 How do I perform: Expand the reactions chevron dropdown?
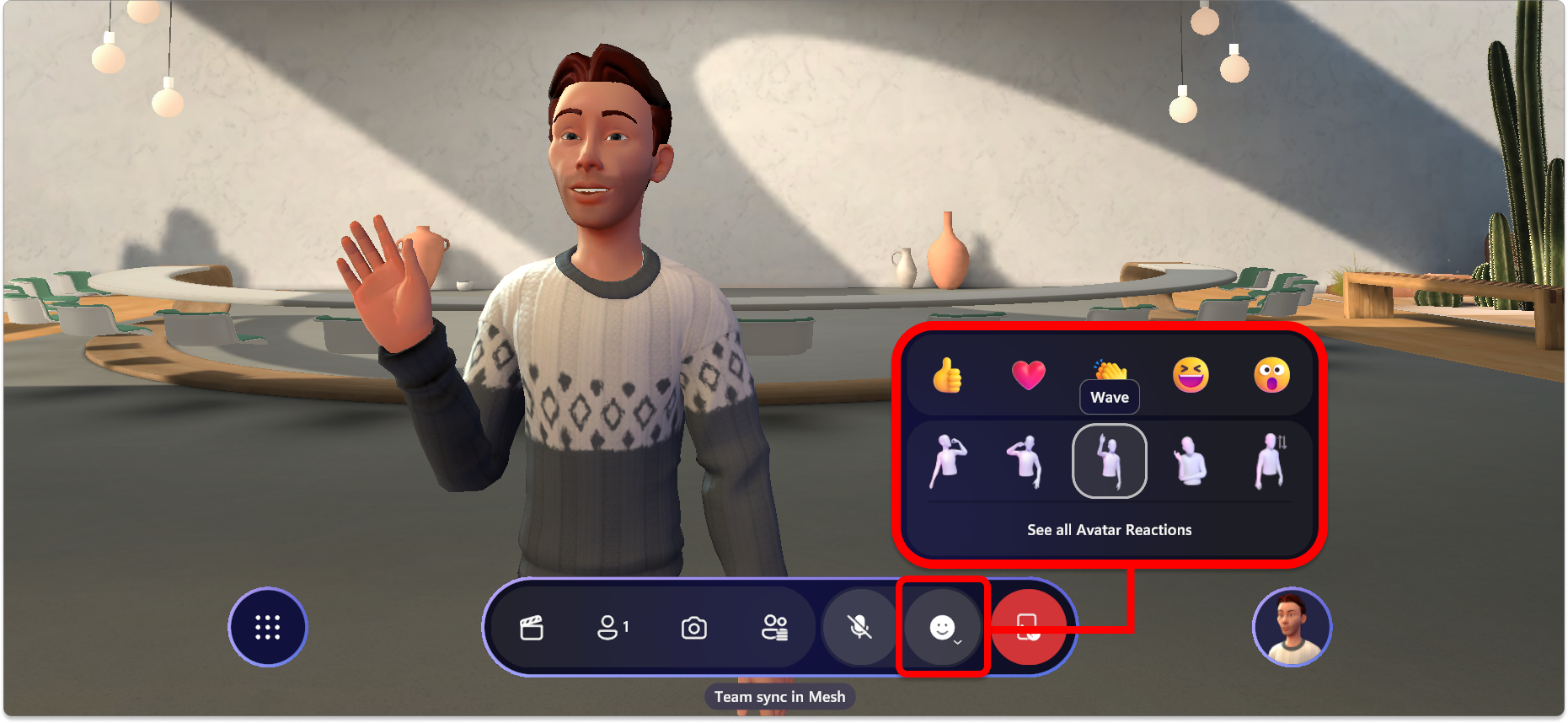tap(957, 642)
